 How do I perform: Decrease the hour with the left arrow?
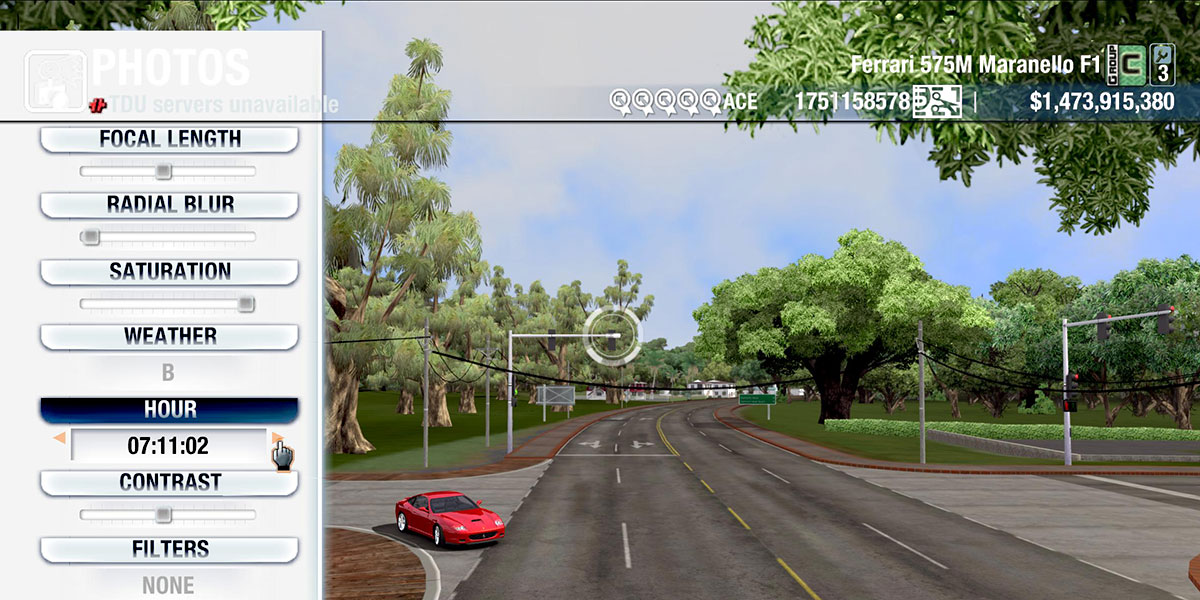[x=60, y=438]
